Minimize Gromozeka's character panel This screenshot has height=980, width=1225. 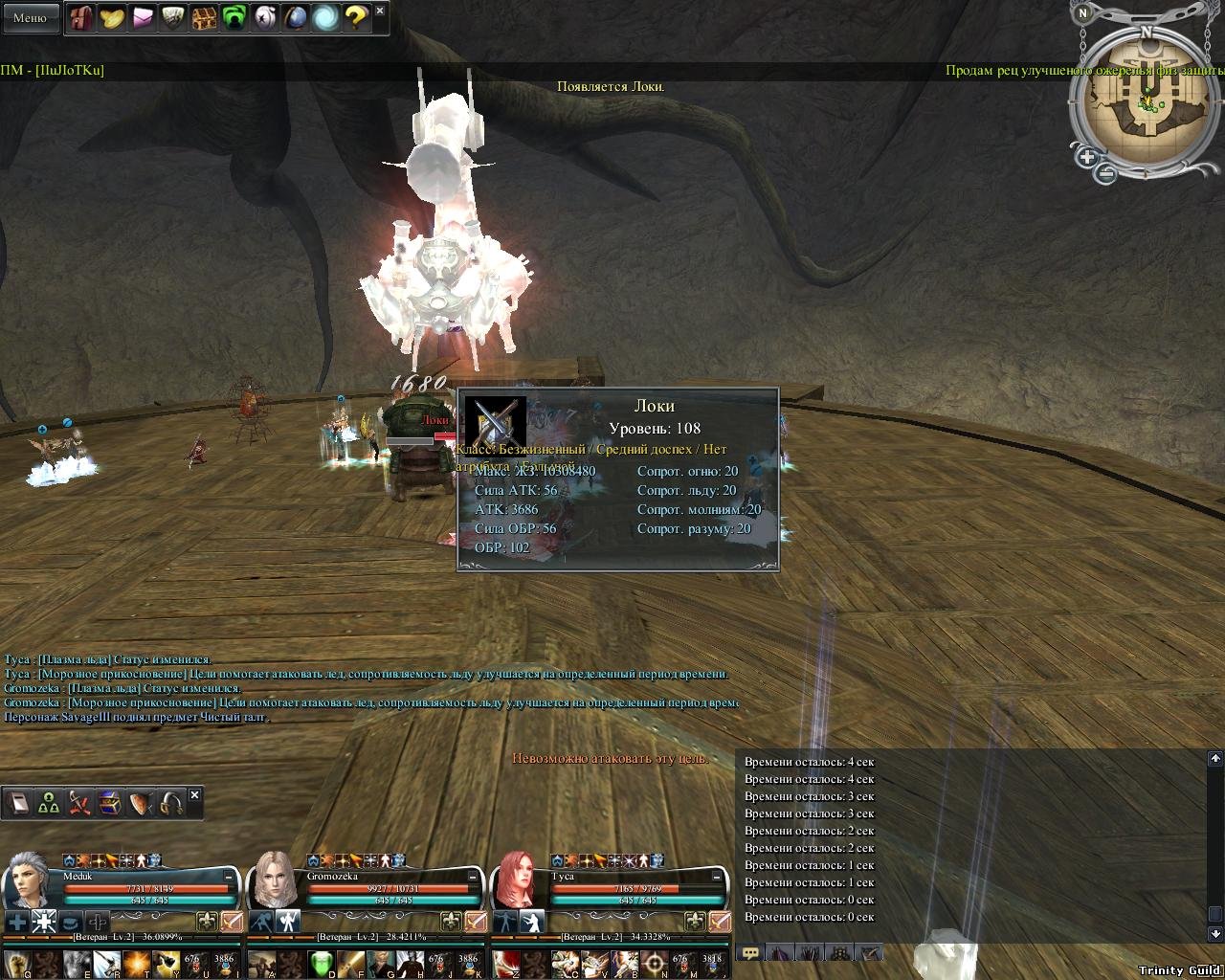[473, 876]
